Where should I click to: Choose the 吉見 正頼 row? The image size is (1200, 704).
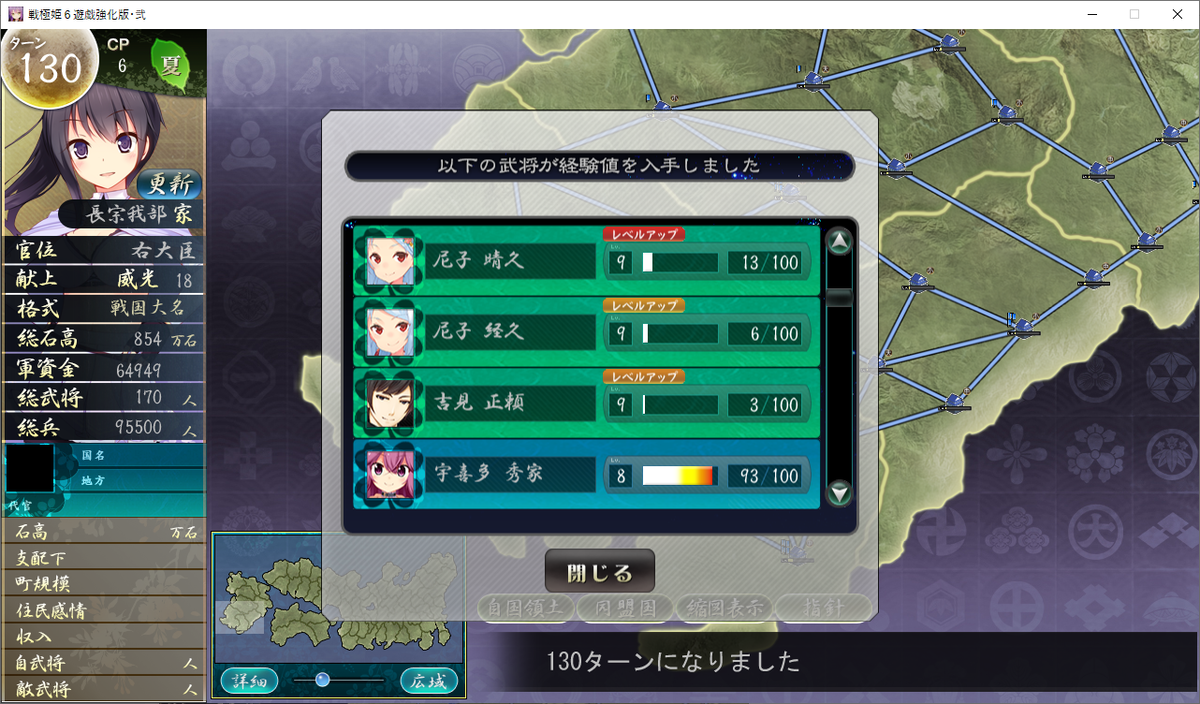pos(586,404)
